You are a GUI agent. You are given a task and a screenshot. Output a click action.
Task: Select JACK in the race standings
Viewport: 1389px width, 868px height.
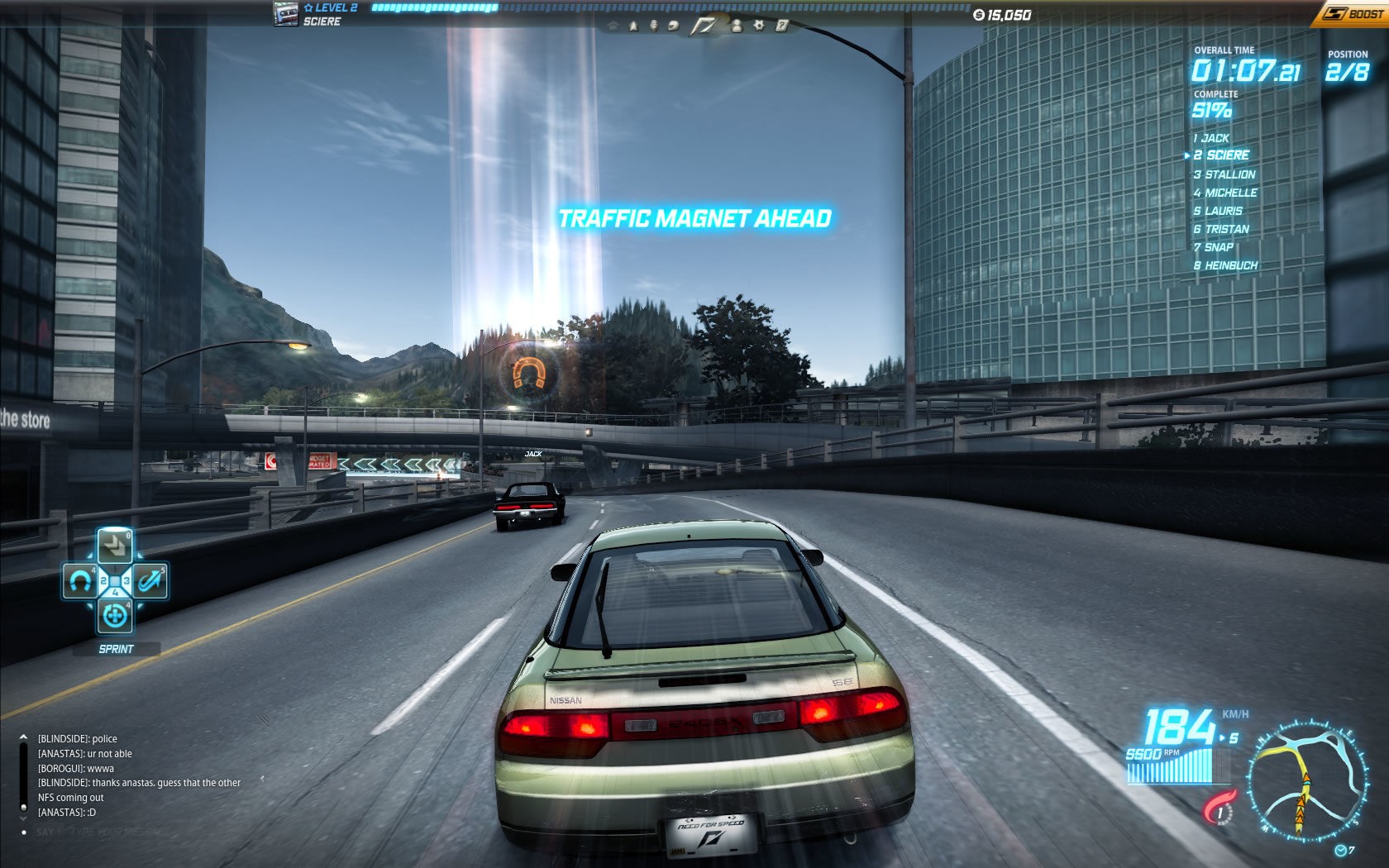[x=1214, y=138]
